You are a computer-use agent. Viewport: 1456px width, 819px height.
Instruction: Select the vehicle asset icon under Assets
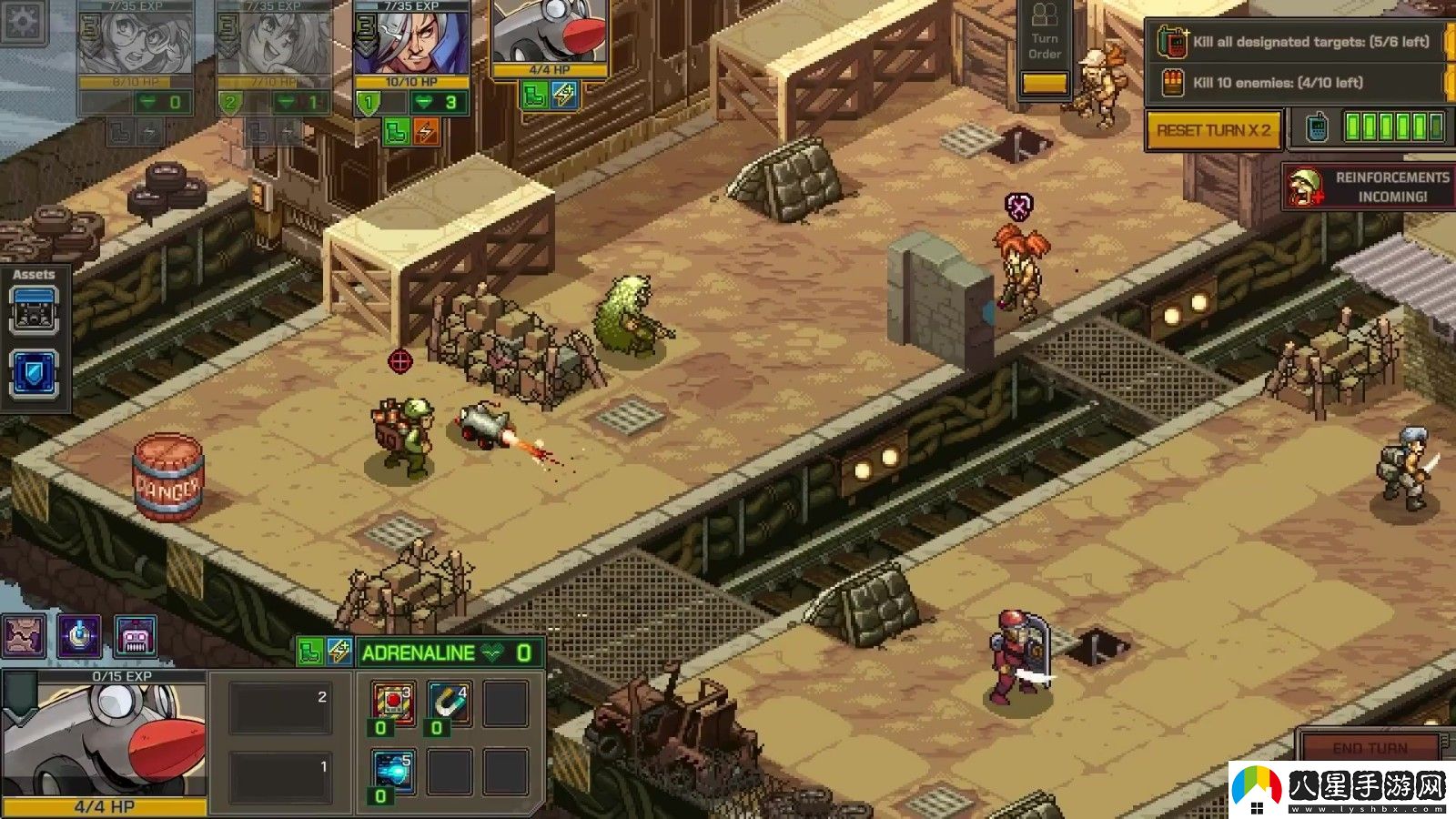coord(35,310)
